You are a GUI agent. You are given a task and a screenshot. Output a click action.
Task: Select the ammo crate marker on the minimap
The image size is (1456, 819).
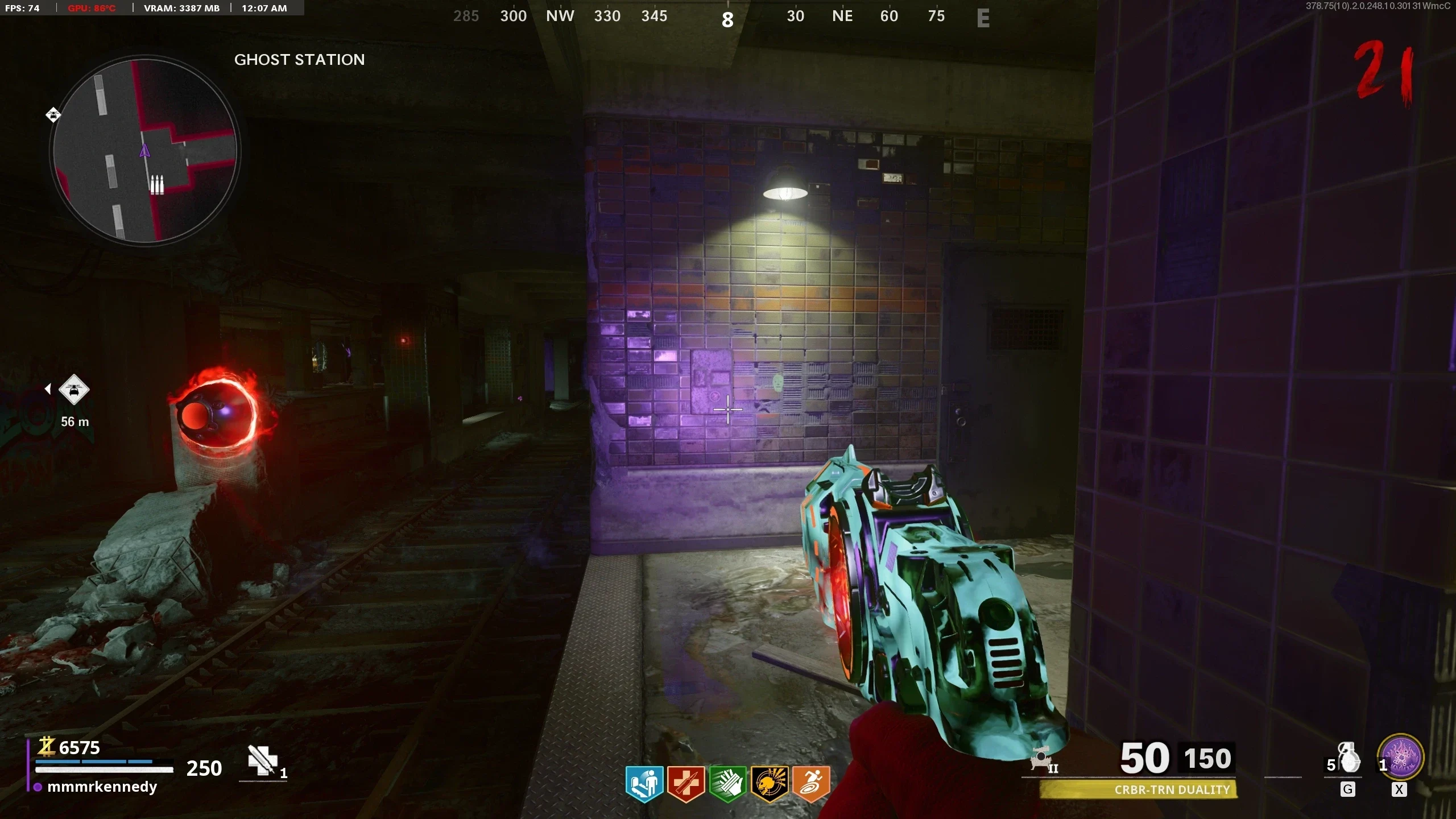click(156, 185)
